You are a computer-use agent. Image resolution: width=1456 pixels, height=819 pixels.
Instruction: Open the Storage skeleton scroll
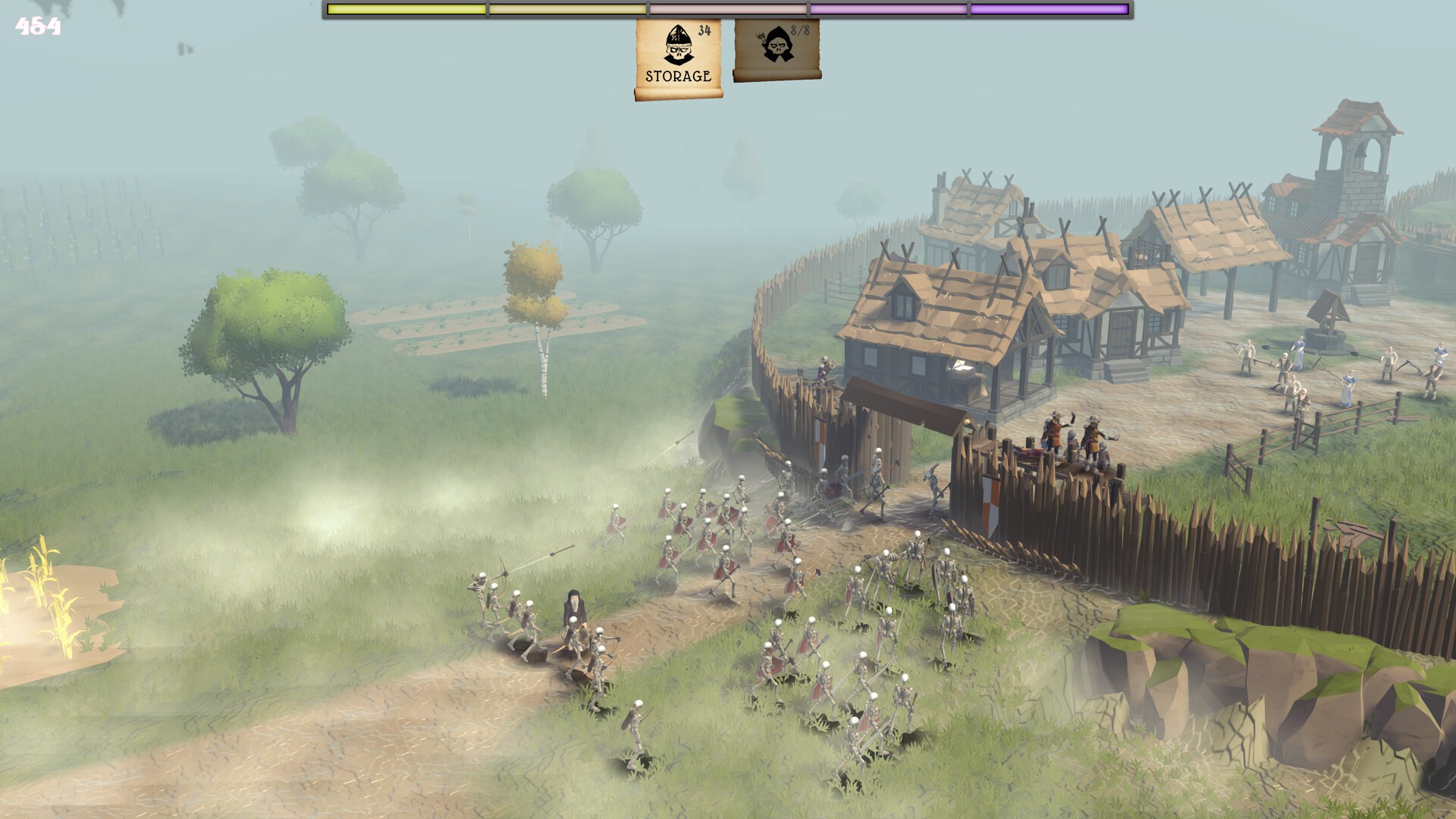(x=678, y=58)
